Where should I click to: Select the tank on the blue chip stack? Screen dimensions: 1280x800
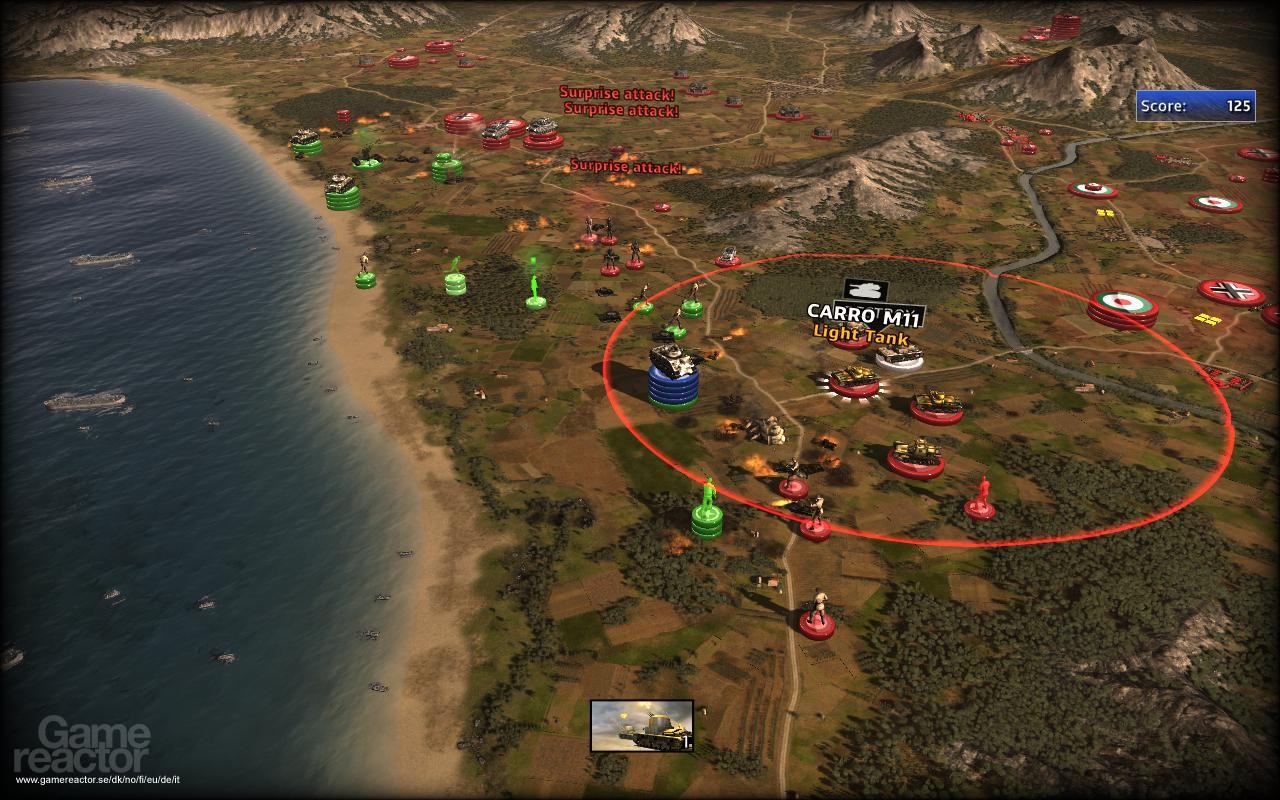pos(673,362)
